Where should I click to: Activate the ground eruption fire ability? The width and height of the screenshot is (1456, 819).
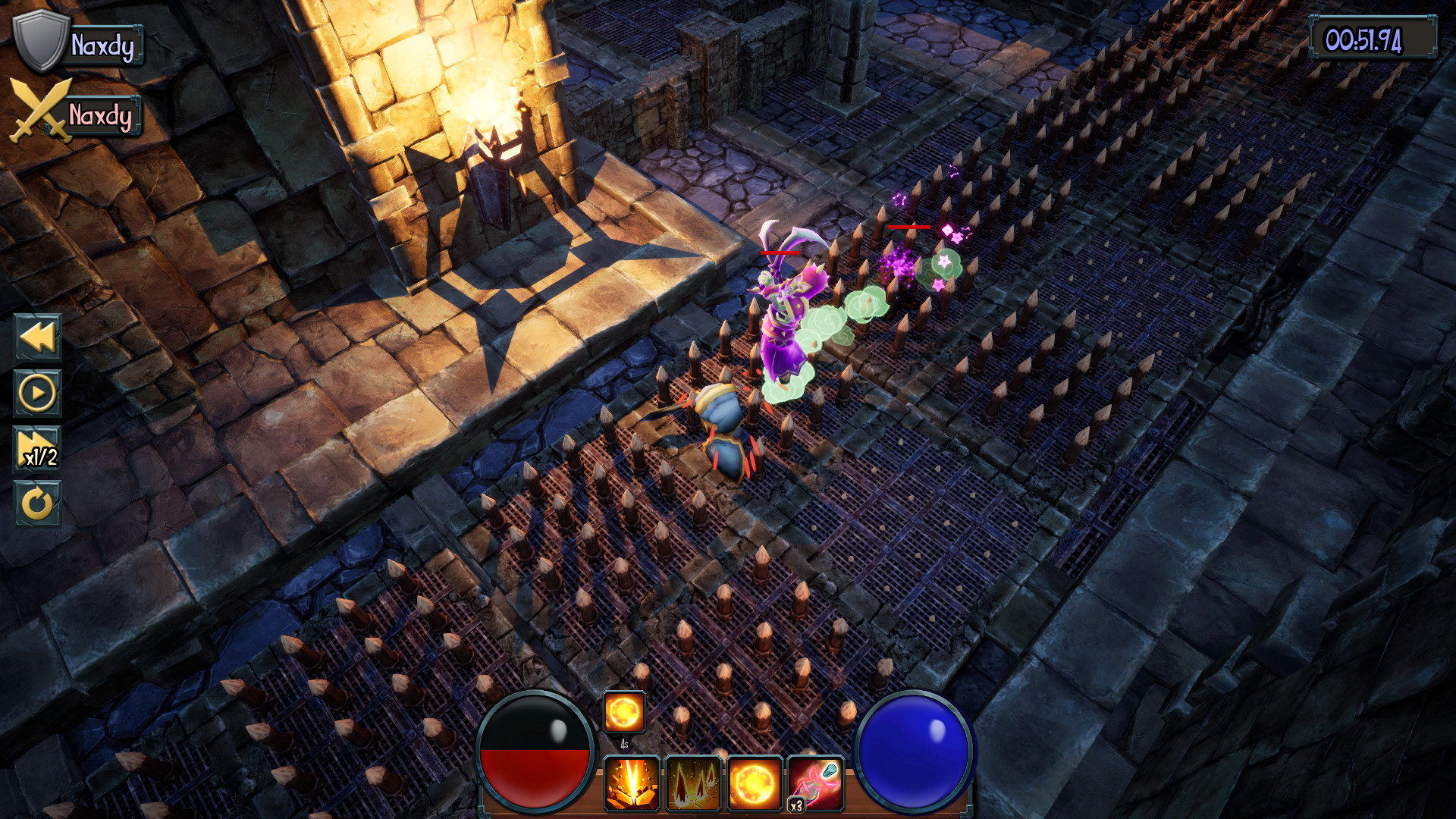tap(632, 783)
